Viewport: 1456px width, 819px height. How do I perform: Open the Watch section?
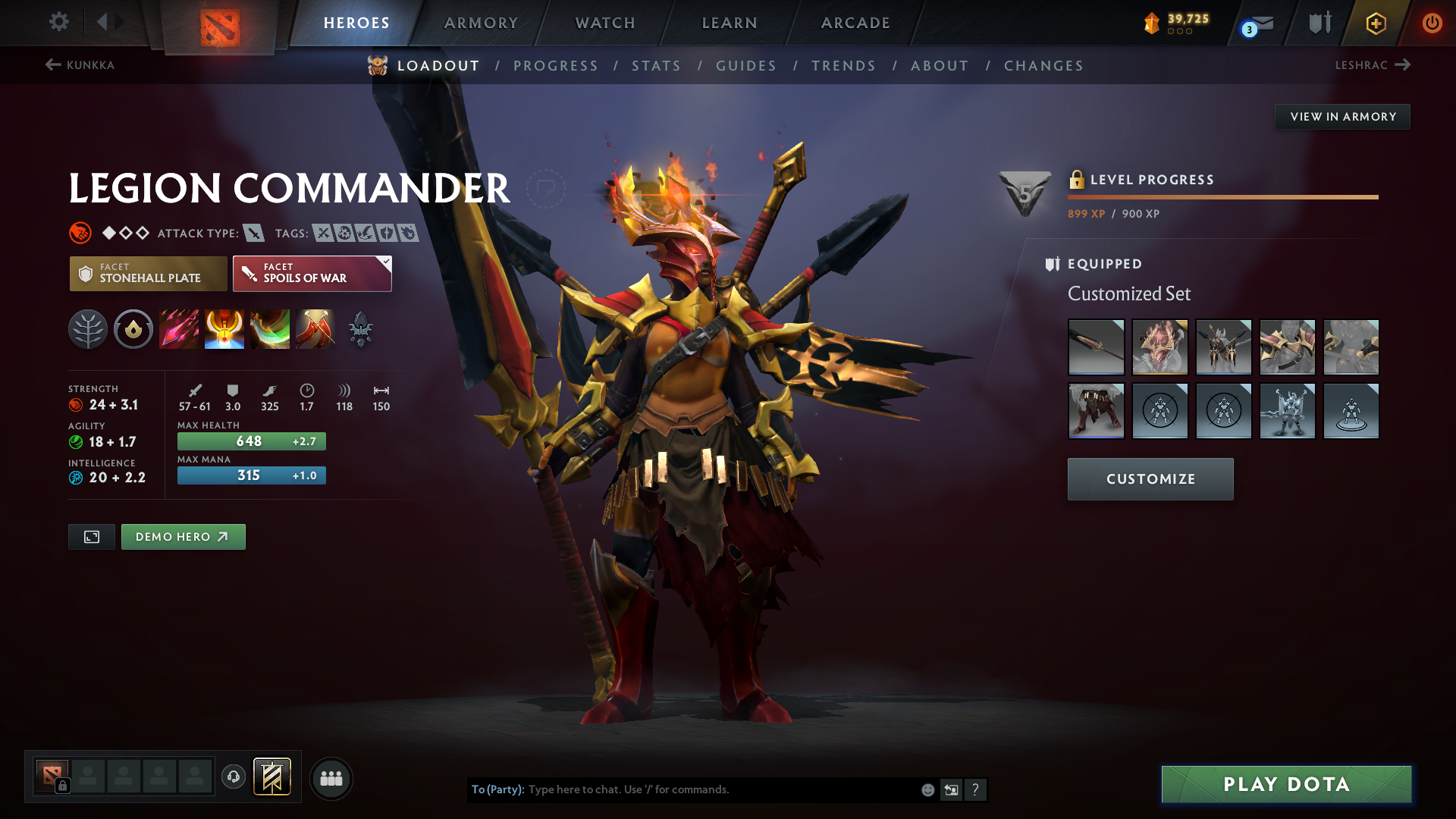click(x=604, y=23)
